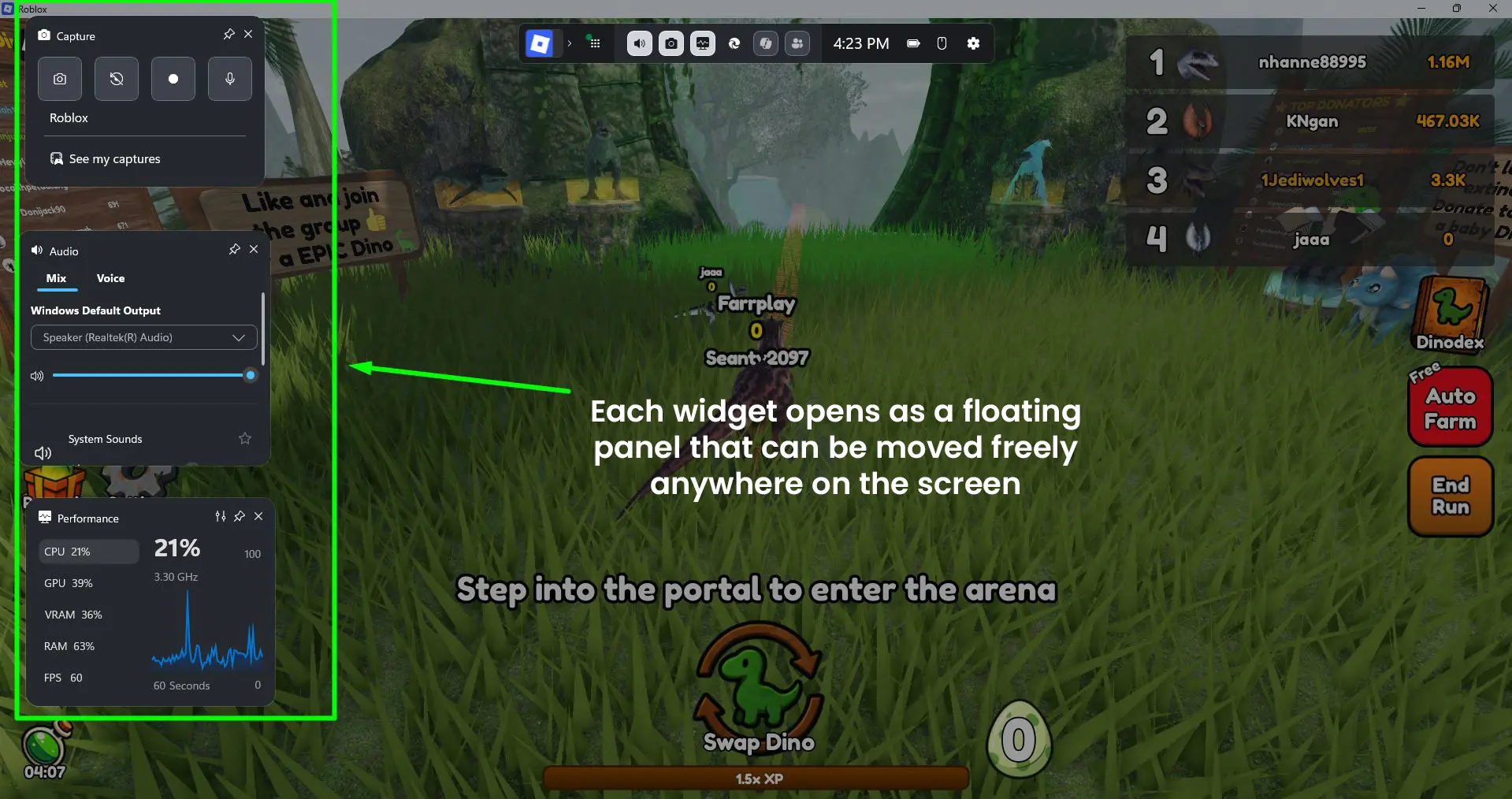Expand the chevron next to the Game Bar home button
Image resolution: width=1512 pixels, height=799 pixels.
(x=571, y=43)
